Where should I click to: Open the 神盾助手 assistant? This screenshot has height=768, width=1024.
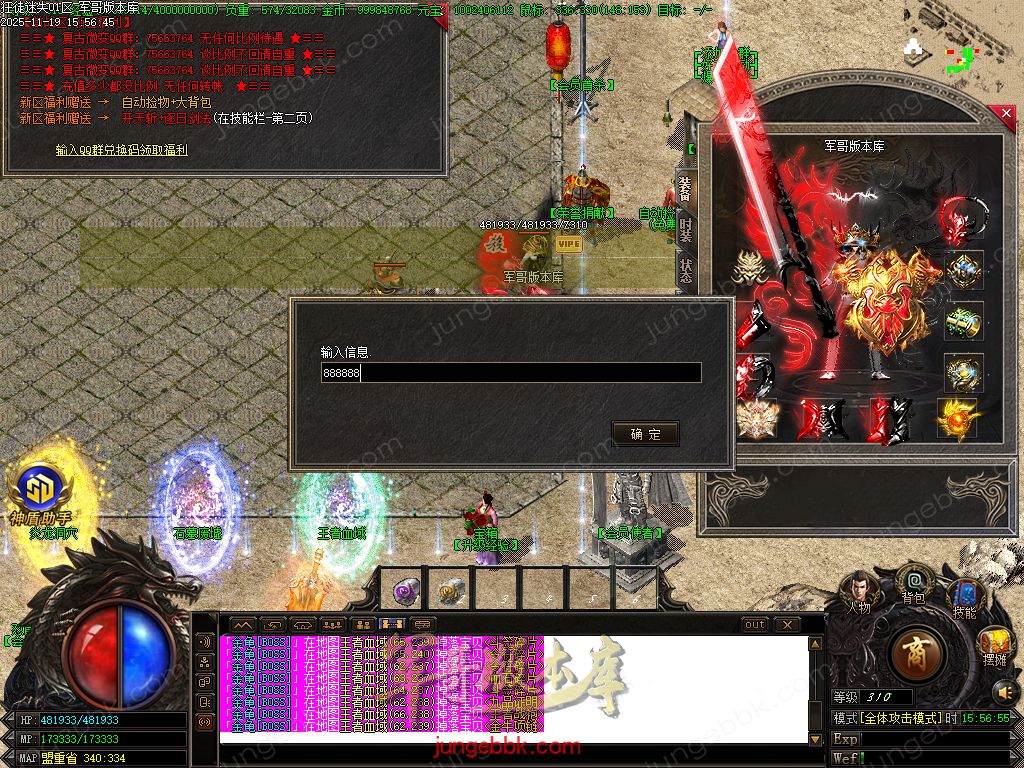tap(40, 492)
